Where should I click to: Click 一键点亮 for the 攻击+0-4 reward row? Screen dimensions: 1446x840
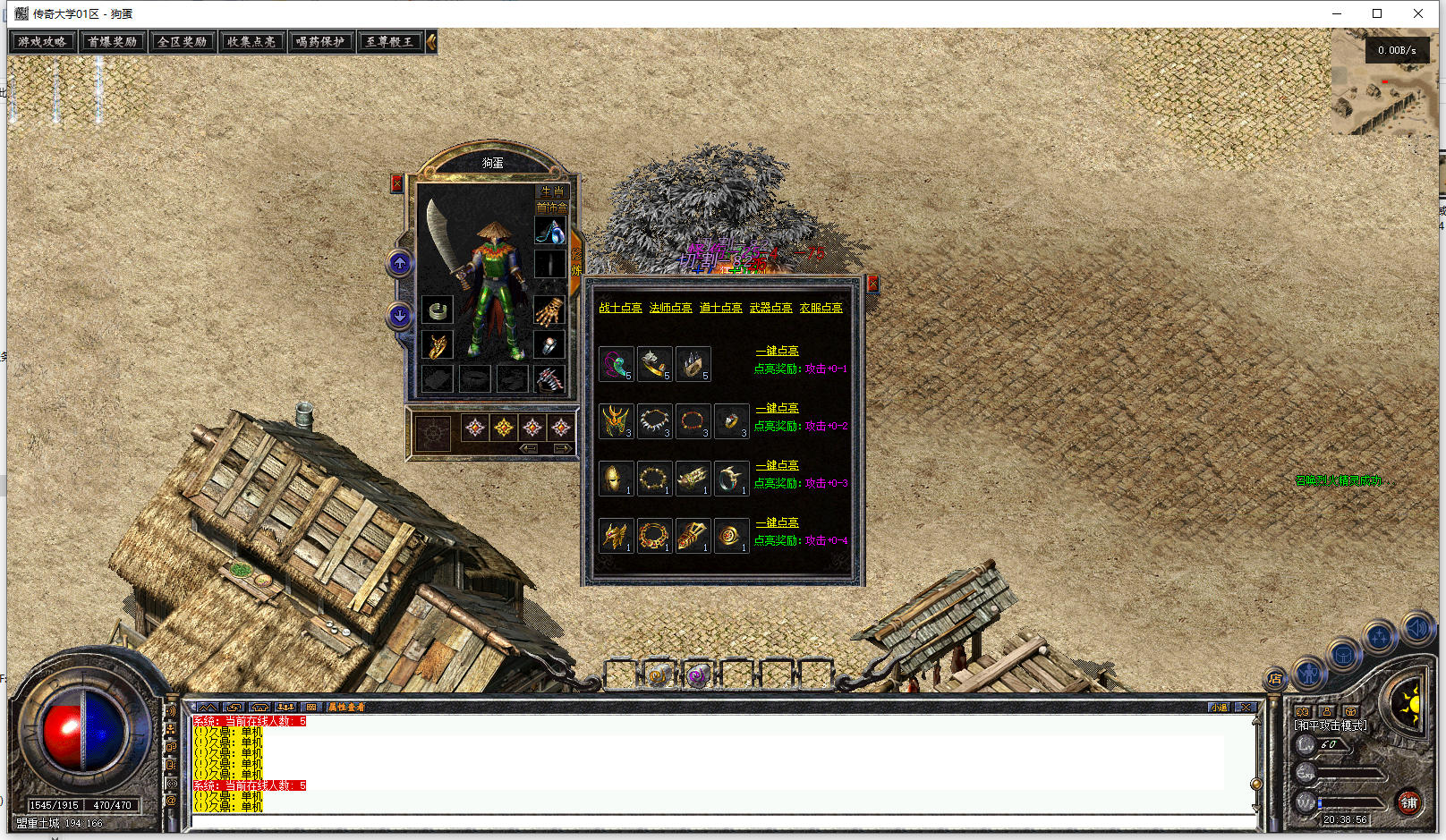pos(777,522)
